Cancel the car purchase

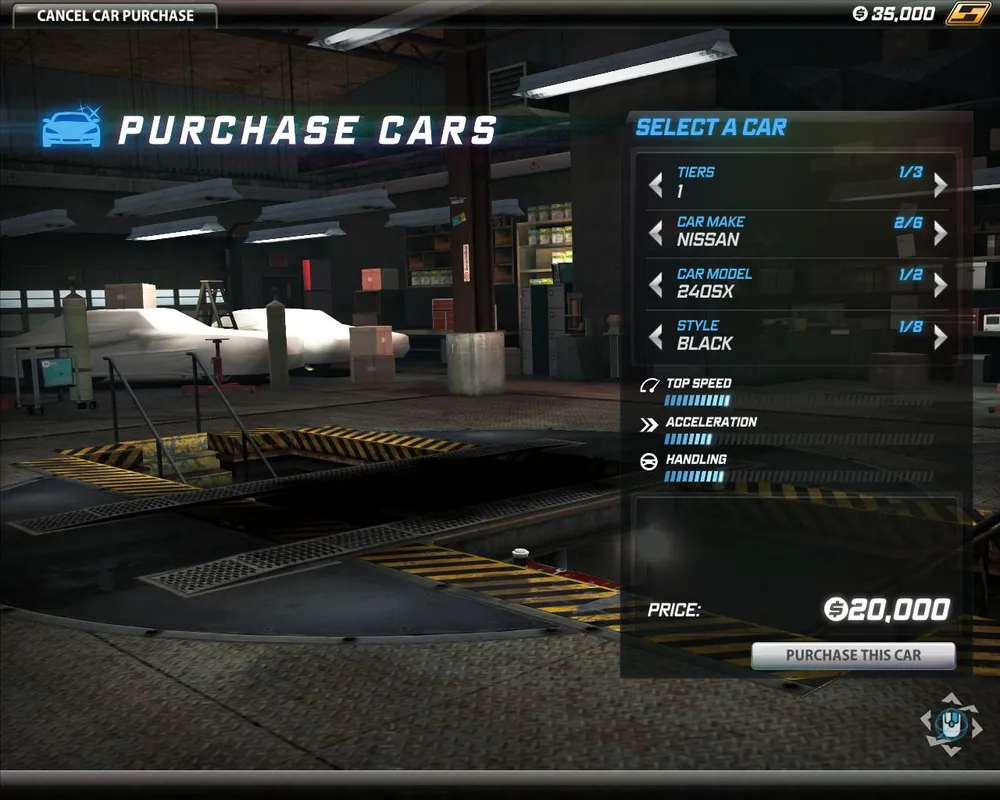(x=115, y=16)
